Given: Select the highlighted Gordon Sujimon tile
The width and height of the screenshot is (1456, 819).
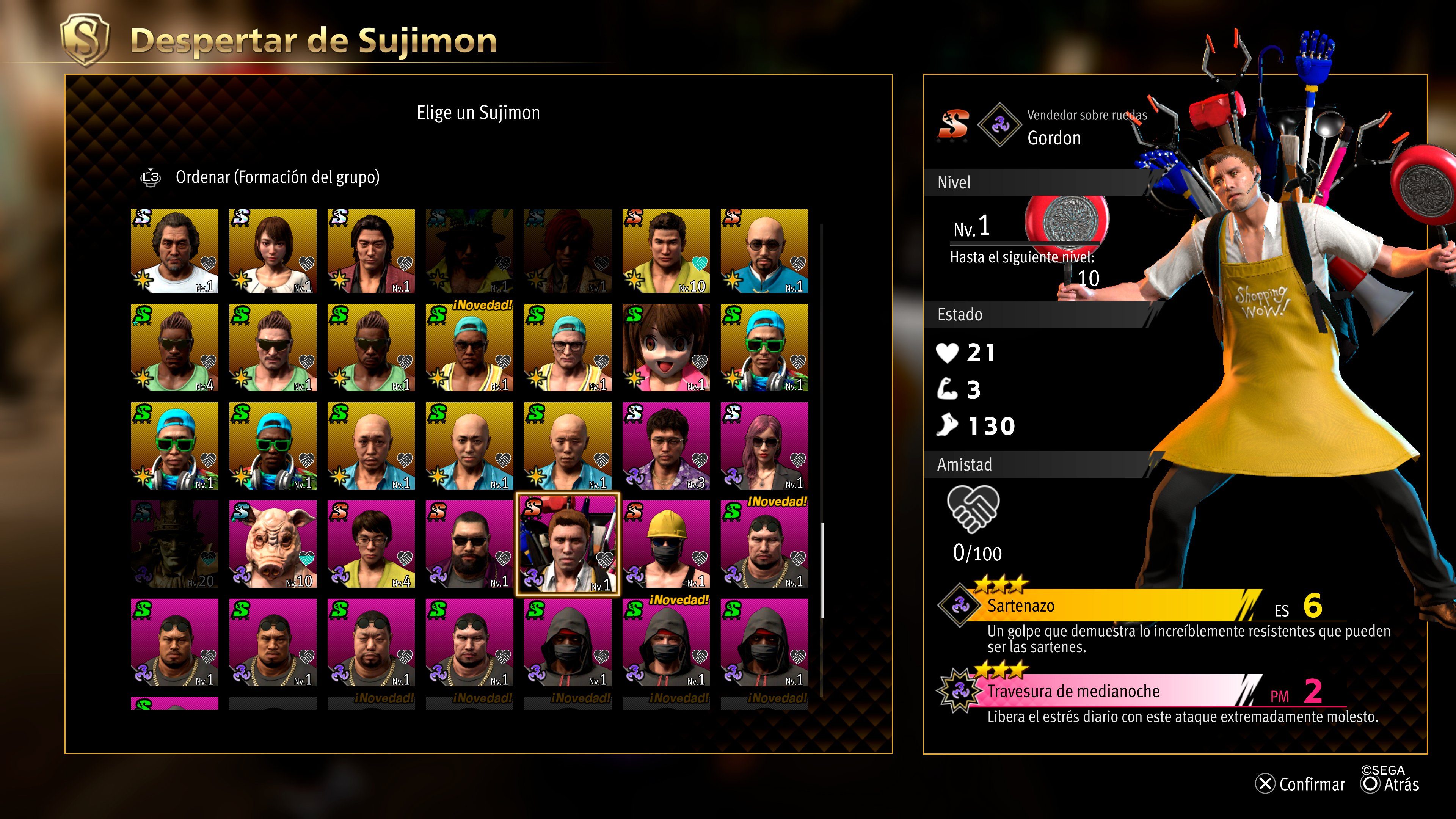Looking at the screenshot, I should pos(568,544).
